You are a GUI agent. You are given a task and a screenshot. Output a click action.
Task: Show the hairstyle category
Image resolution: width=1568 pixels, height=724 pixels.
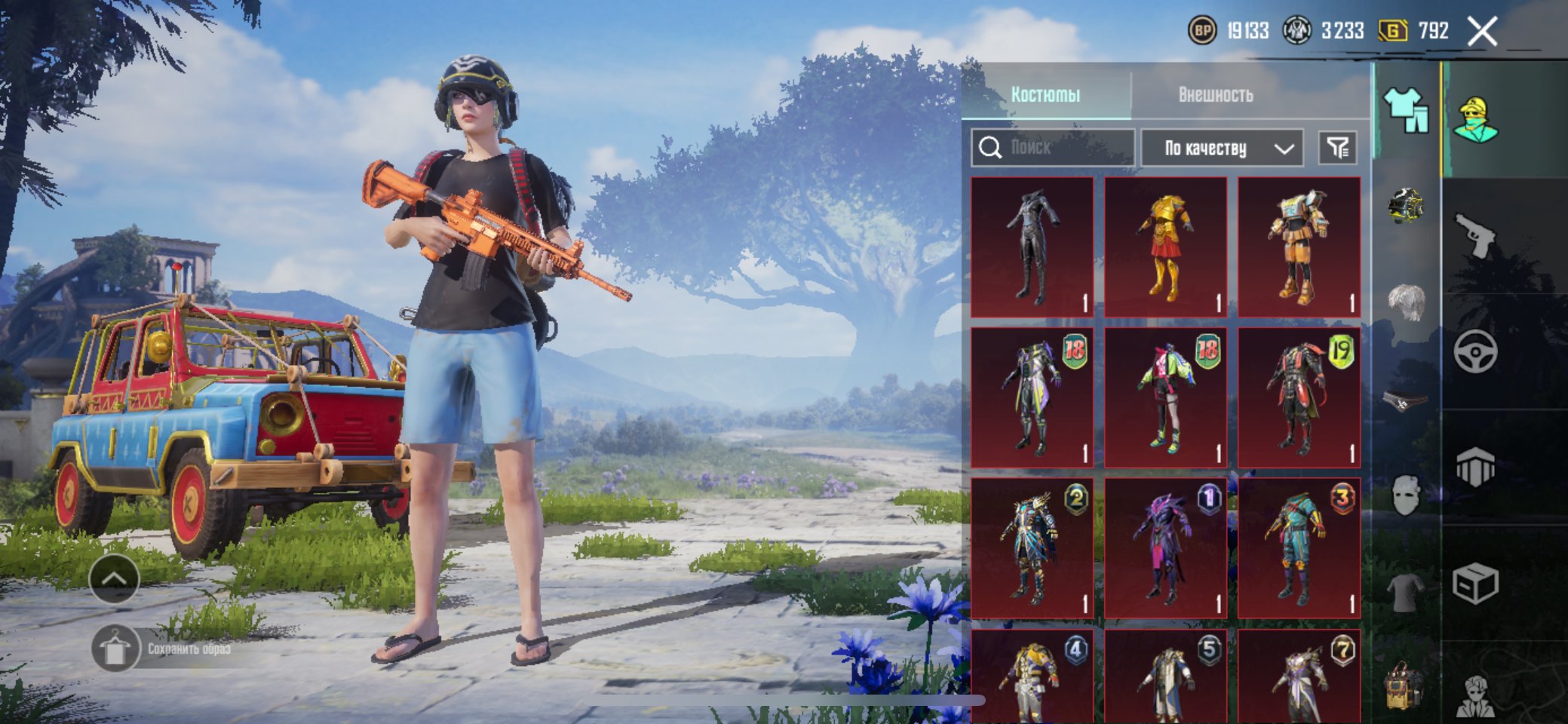1406,302
